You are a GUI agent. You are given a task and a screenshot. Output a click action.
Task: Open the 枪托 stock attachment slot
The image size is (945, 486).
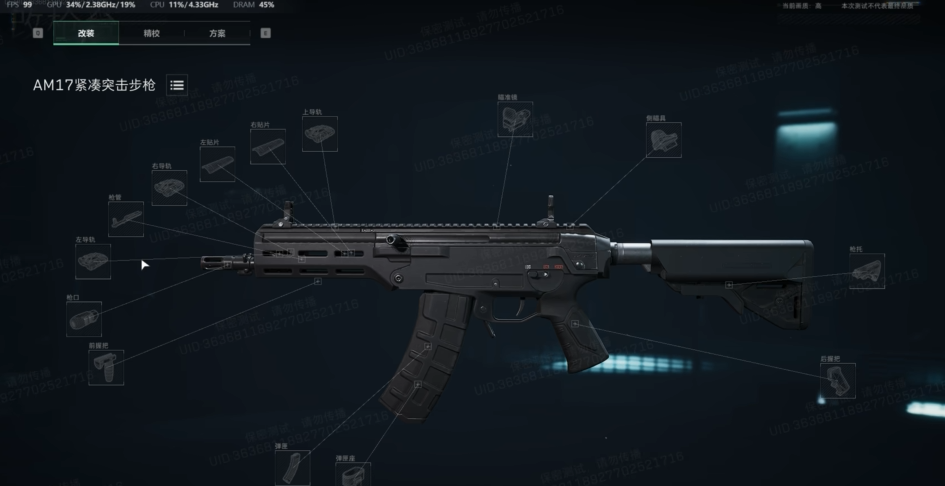[866, 271]
